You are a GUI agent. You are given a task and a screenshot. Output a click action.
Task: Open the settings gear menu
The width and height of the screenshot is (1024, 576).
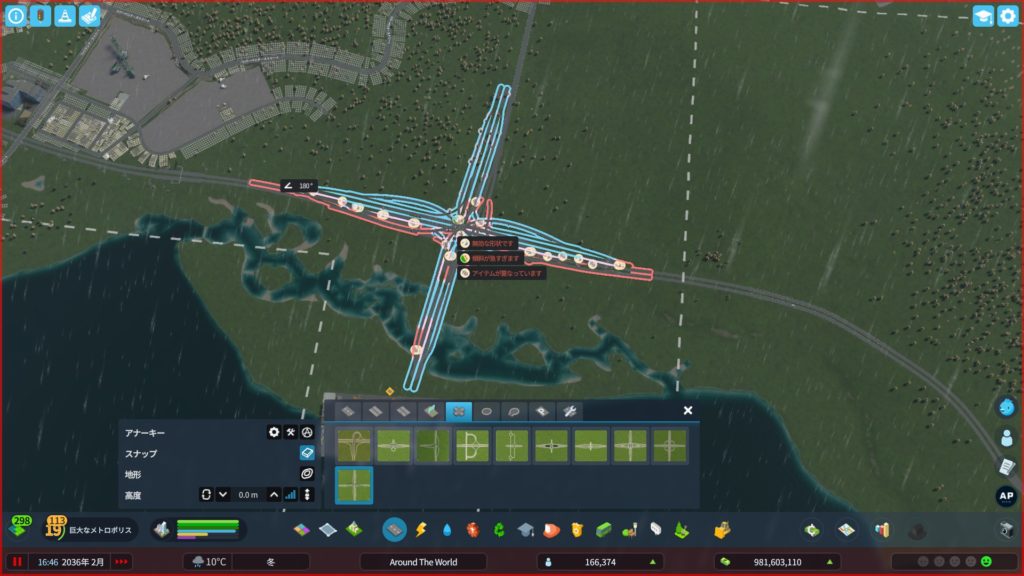pyautogui.click(x=1006, y=16)
